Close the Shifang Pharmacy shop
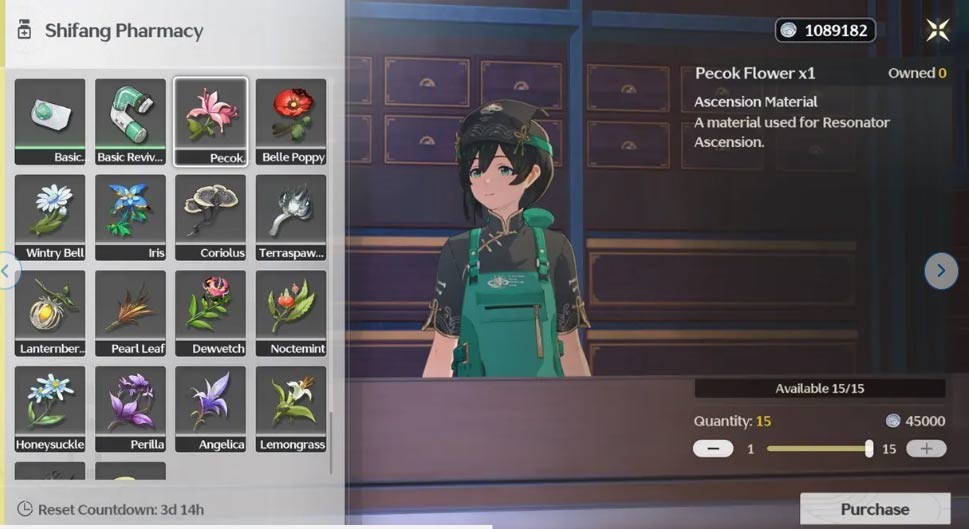This screenshot has height=529, width=969. (937, 30)
